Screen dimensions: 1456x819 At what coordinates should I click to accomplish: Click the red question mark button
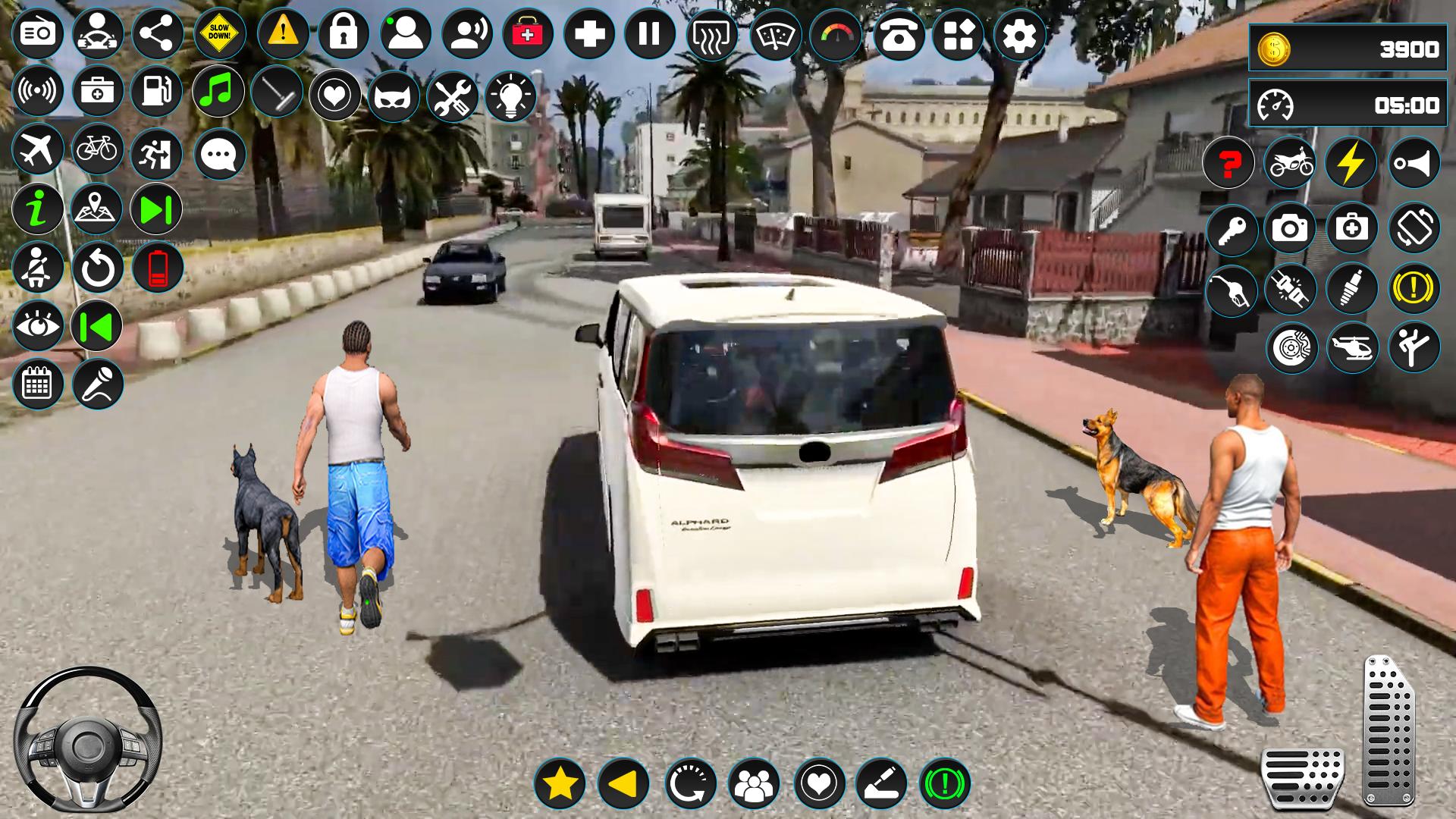coord(1228,163)
